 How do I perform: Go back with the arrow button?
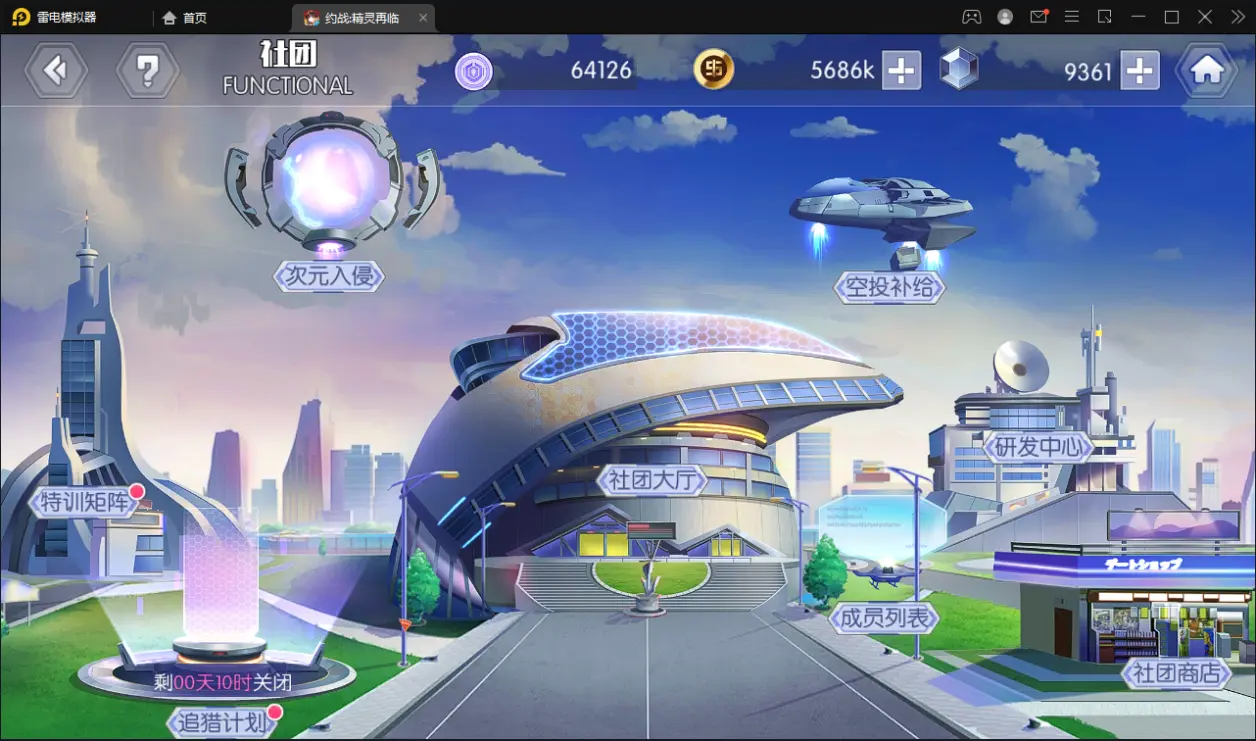tap(56, 70)
